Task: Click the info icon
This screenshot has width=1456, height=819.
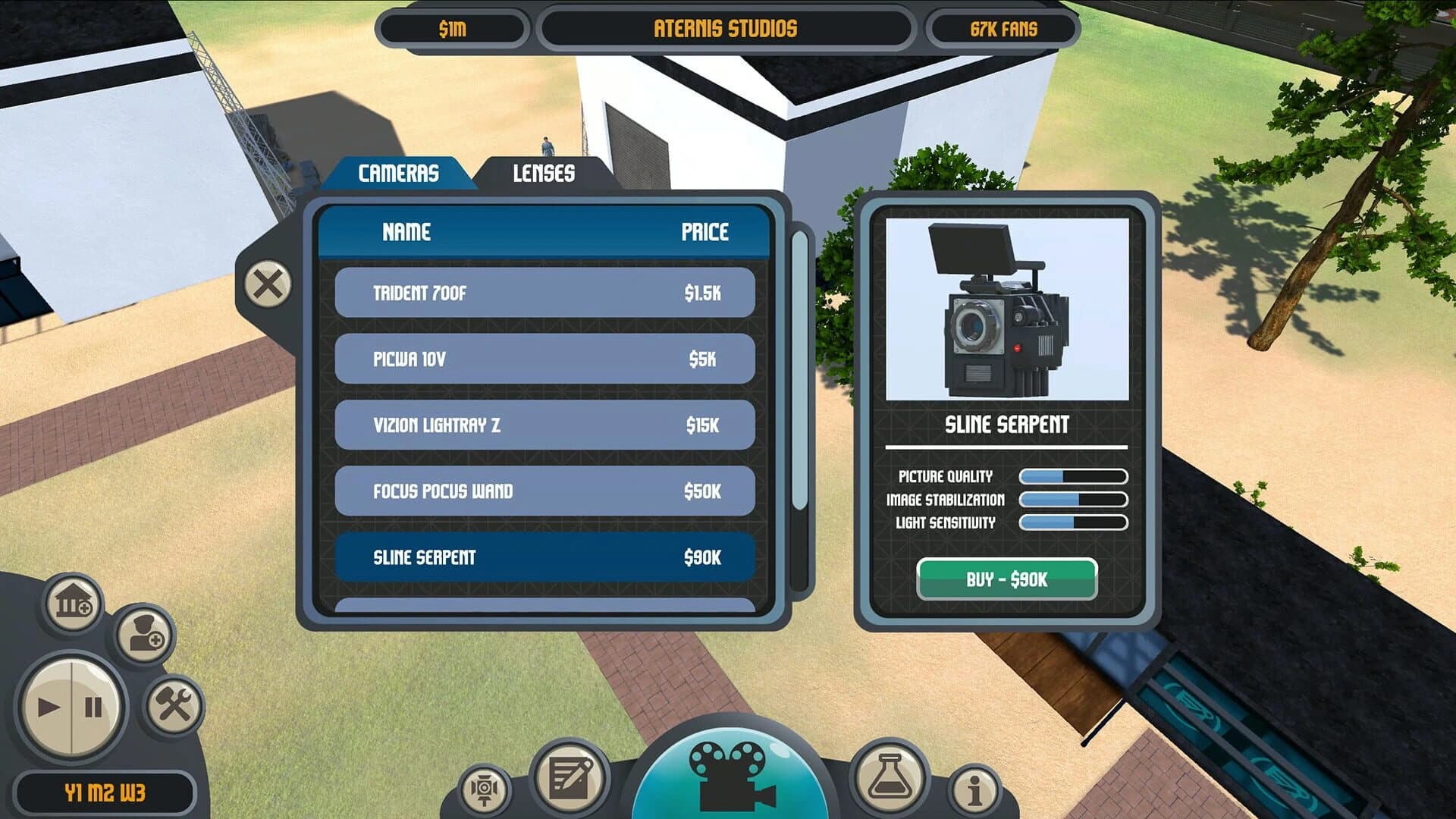Action: pyautogui.click(x=975, y=789)
